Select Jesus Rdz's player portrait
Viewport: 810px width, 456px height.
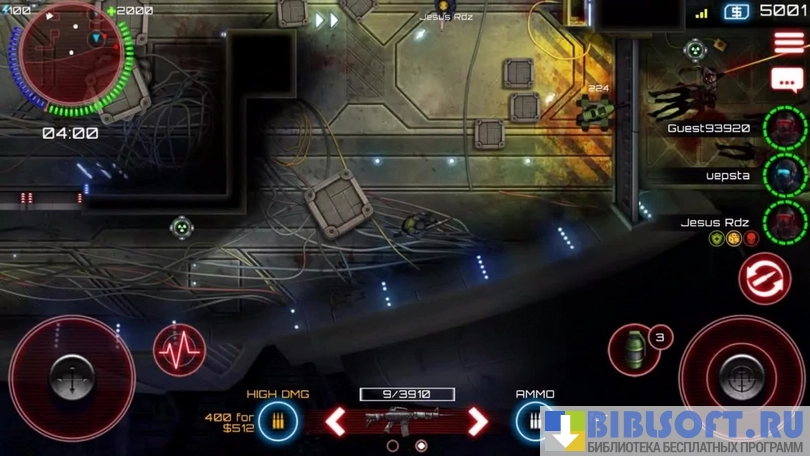pos(785,221)
